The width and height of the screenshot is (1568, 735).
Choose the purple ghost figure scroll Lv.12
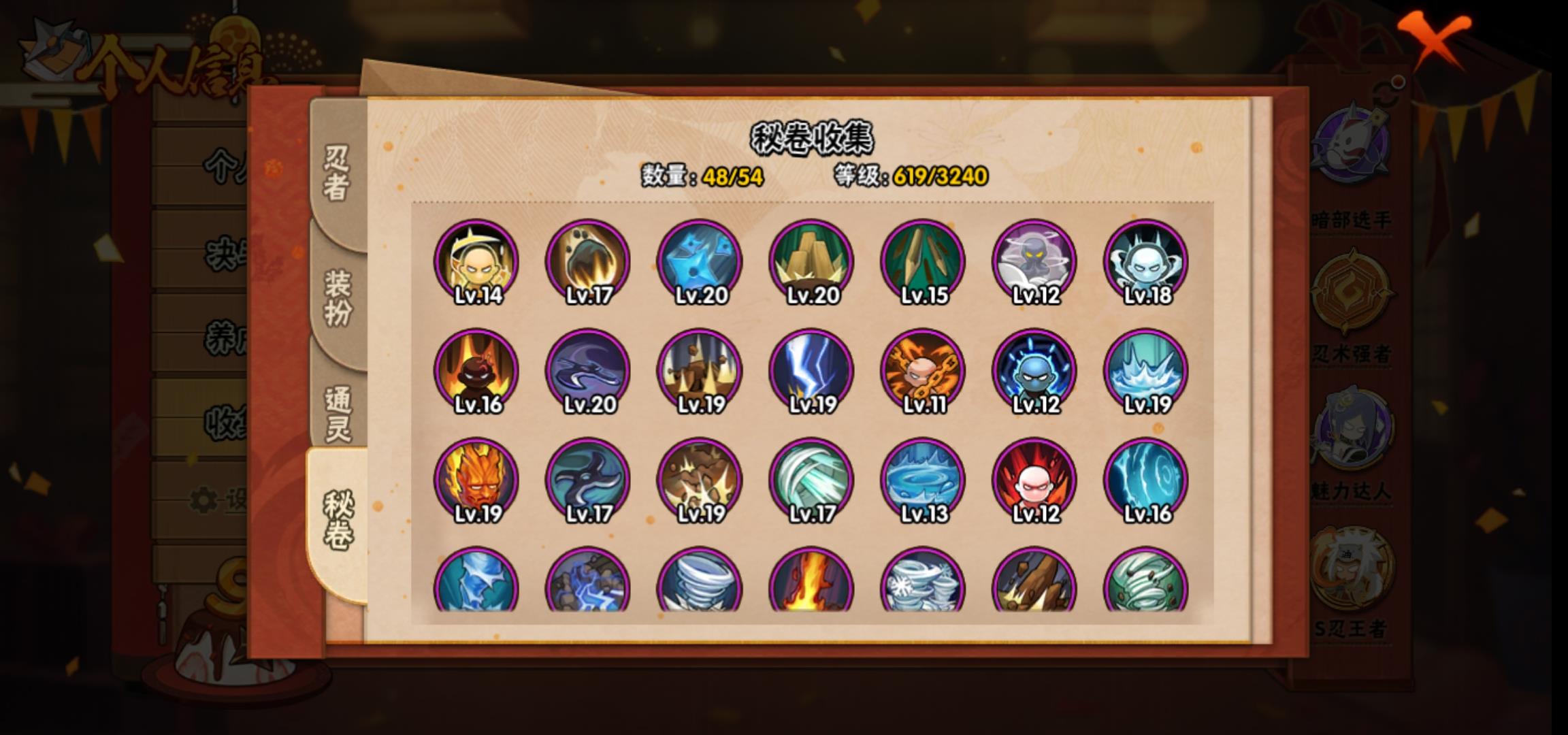pos(1034,262)
